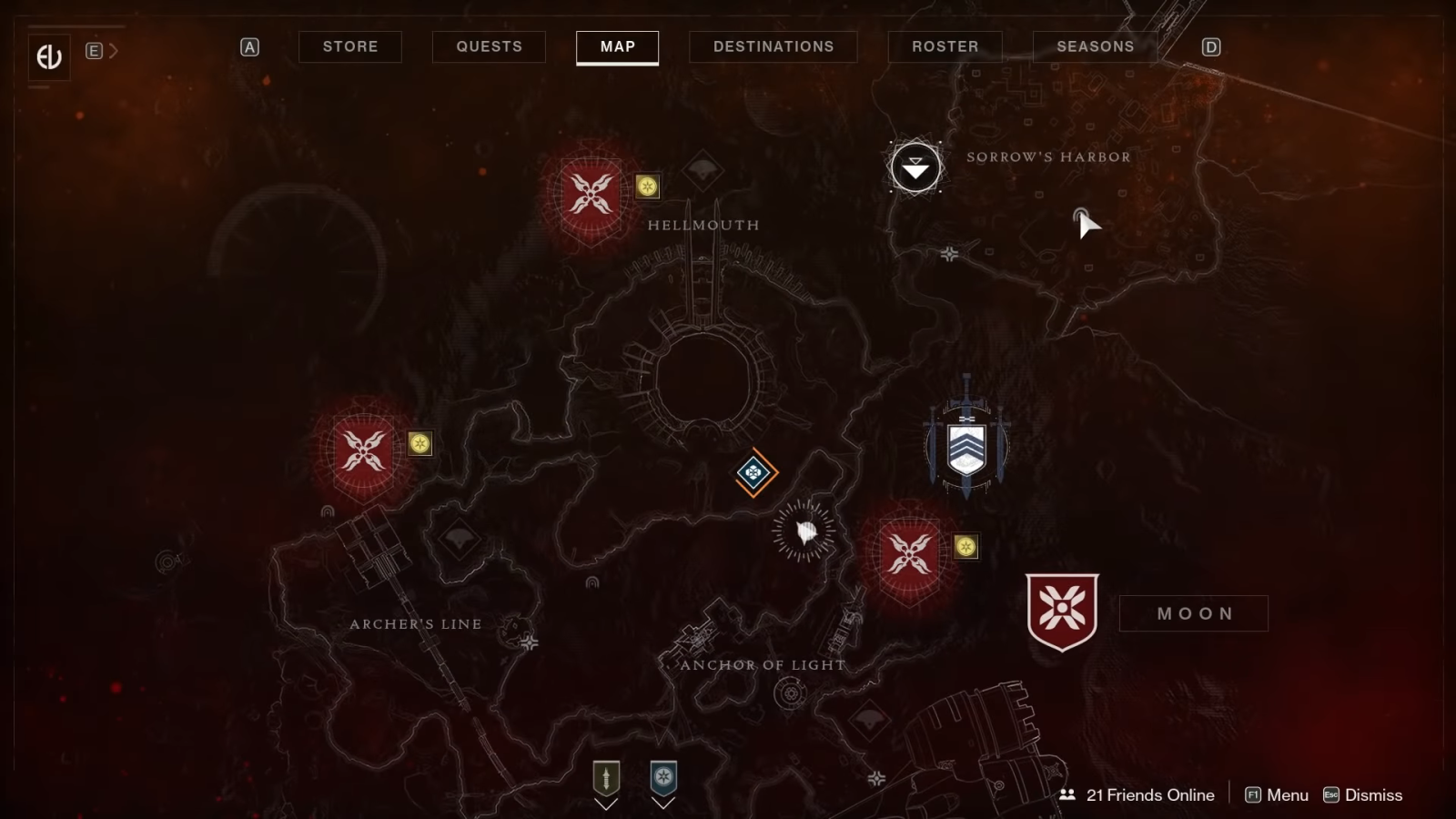Image resolution: width=1456 pixels, height=819 pixels.
Task: Select the Map tab
Action: 617,46
